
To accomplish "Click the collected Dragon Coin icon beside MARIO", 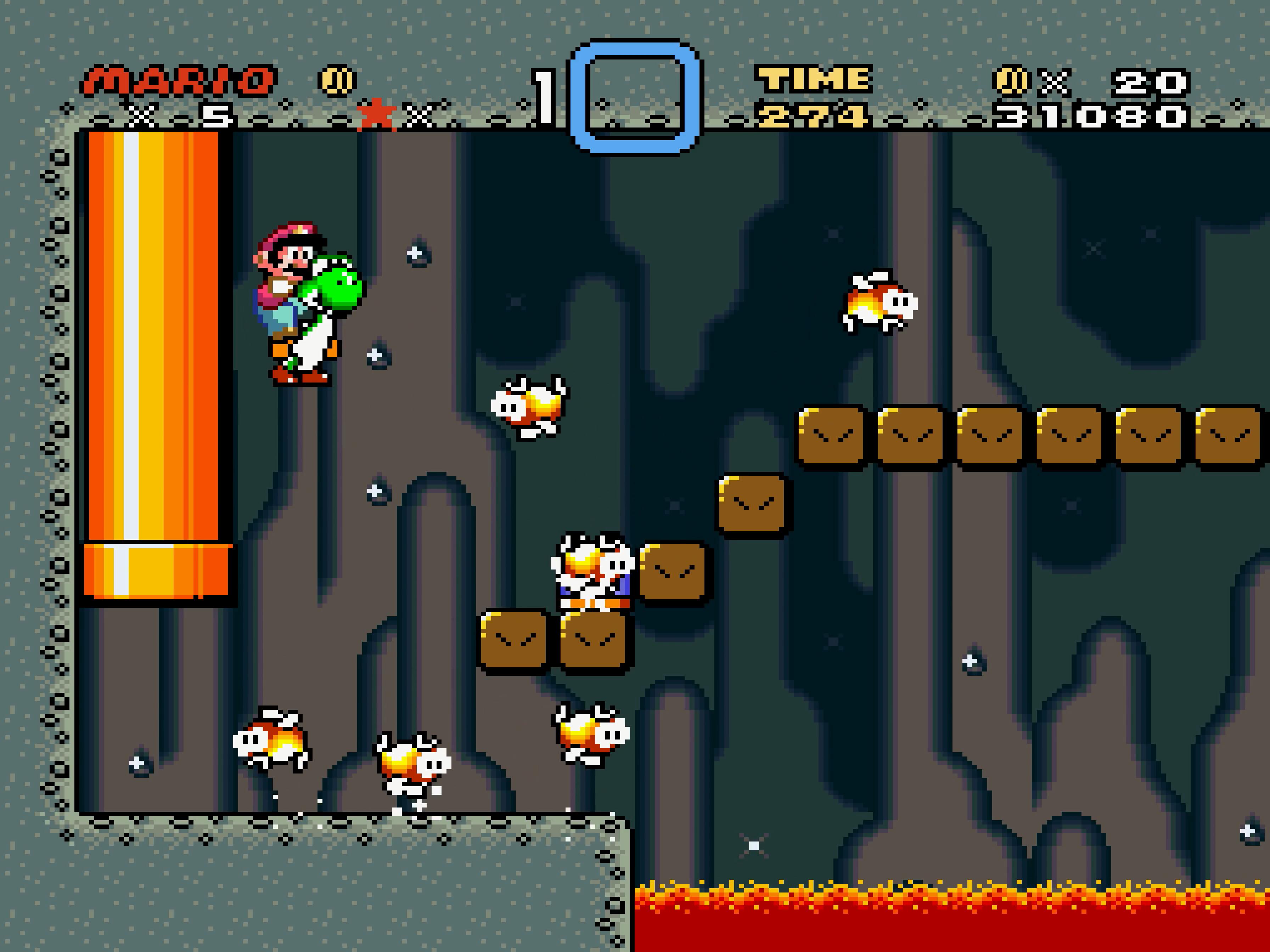I will pos(337,80).
